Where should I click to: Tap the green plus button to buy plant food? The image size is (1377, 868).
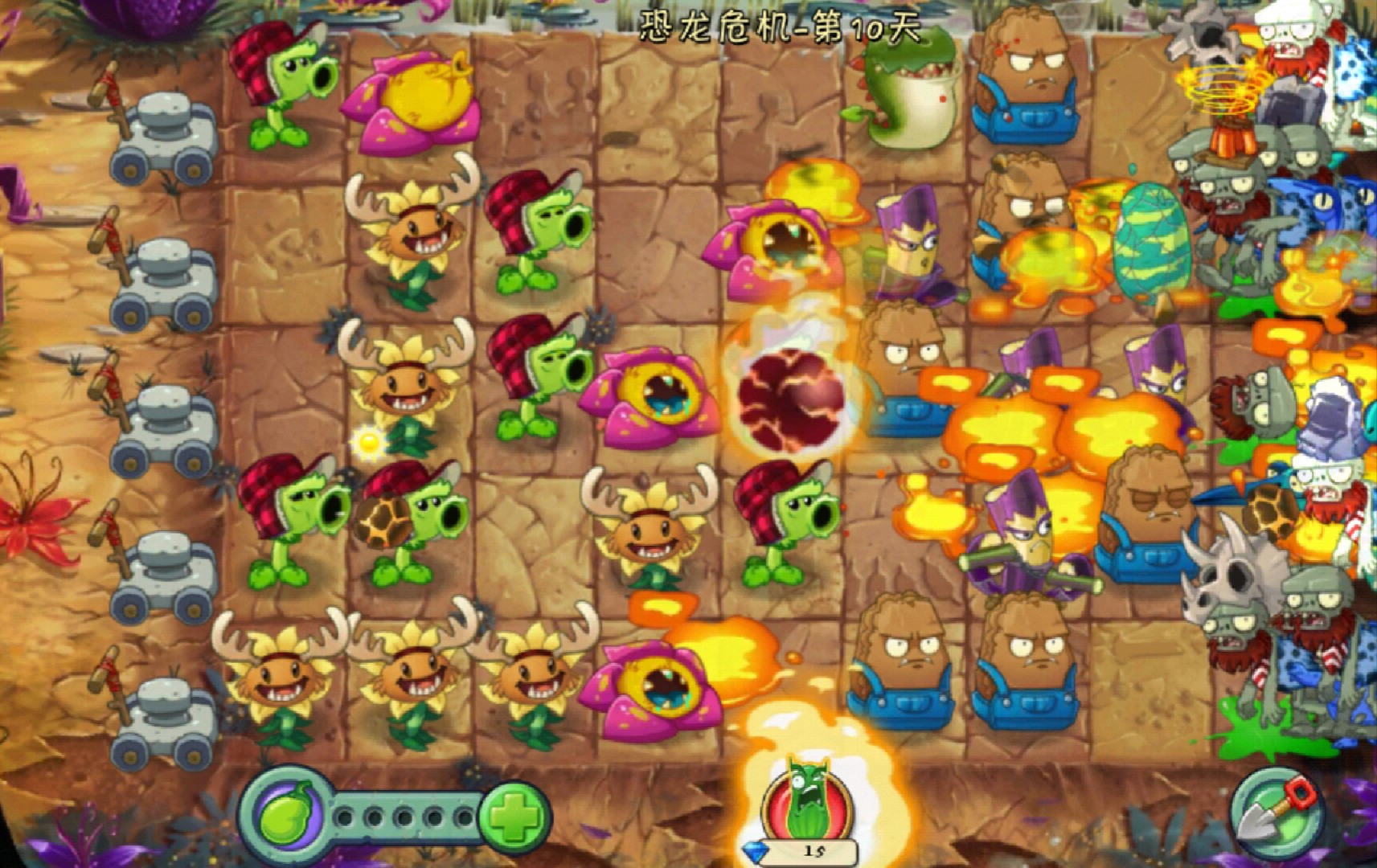tap(514, 817)
